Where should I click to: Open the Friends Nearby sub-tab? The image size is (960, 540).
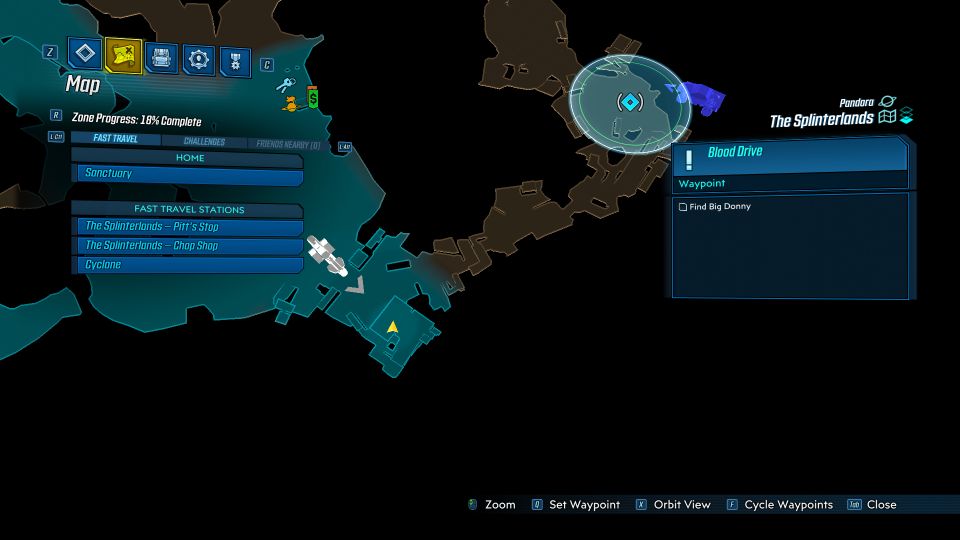tap(288, 145)
